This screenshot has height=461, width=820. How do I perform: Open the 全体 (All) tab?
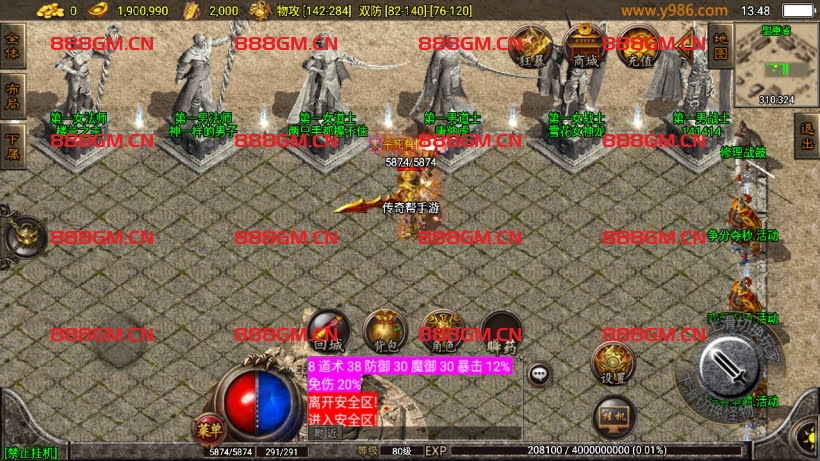(x=13, y=46)
